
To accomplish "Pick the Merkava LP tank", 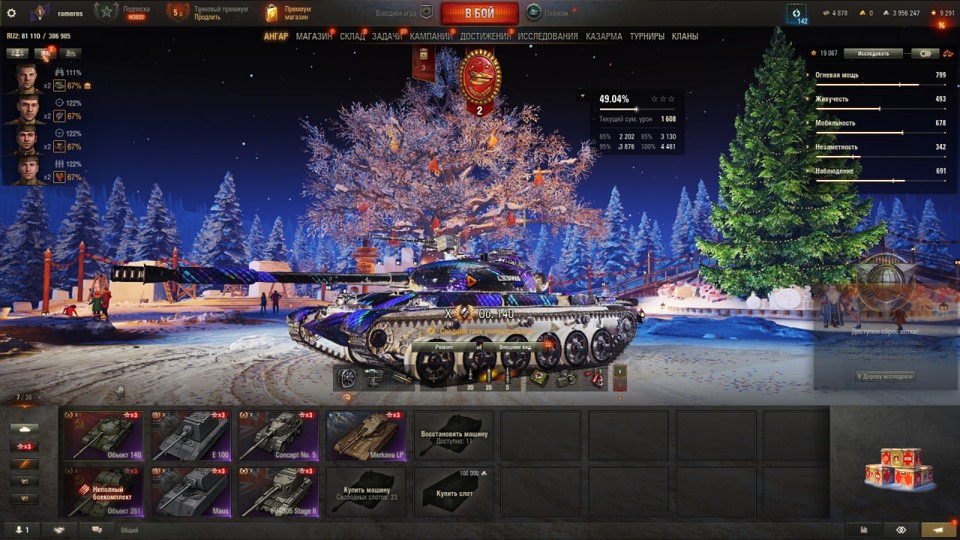I will 366,435.
